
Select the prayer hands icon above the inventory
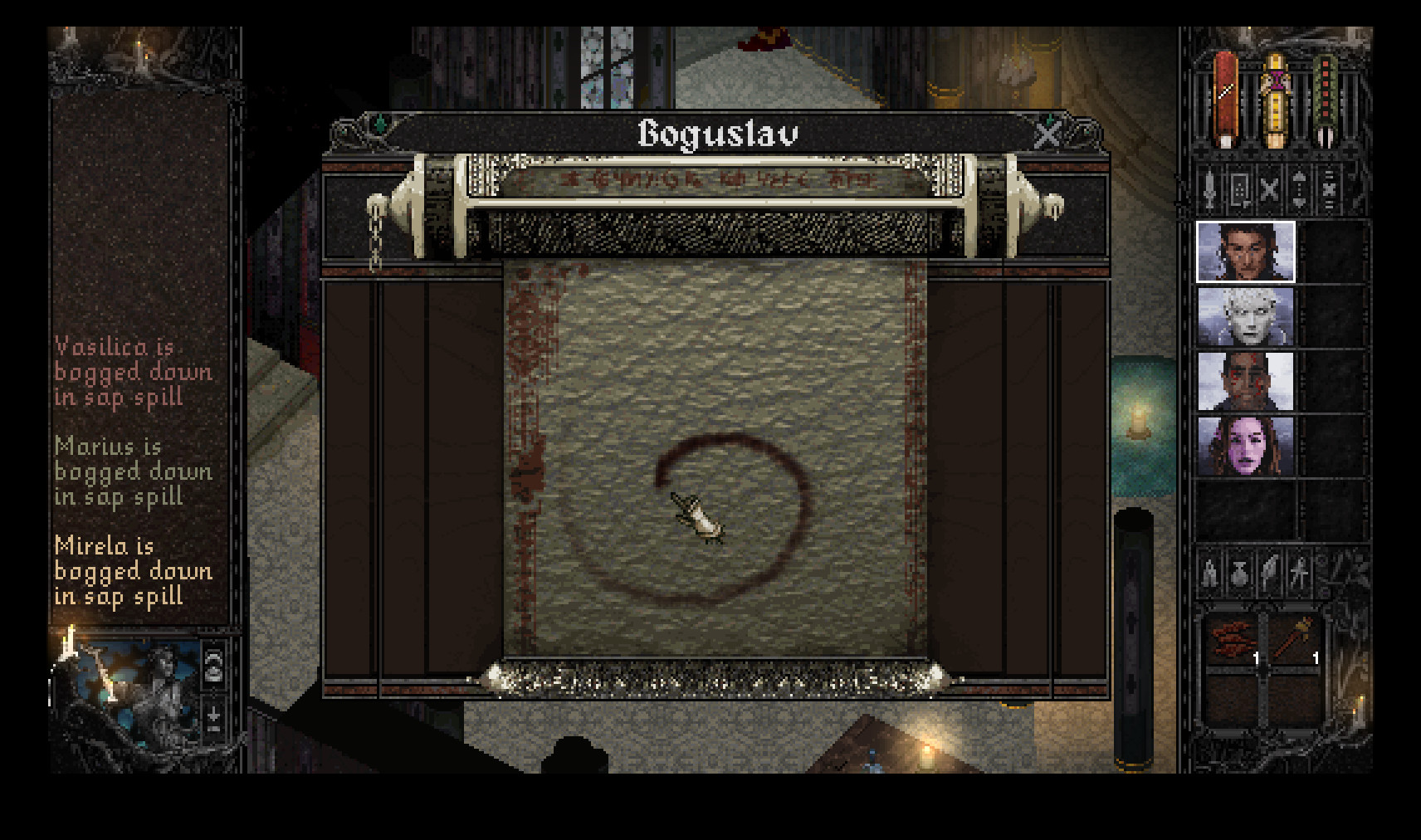click(1211, 572)
